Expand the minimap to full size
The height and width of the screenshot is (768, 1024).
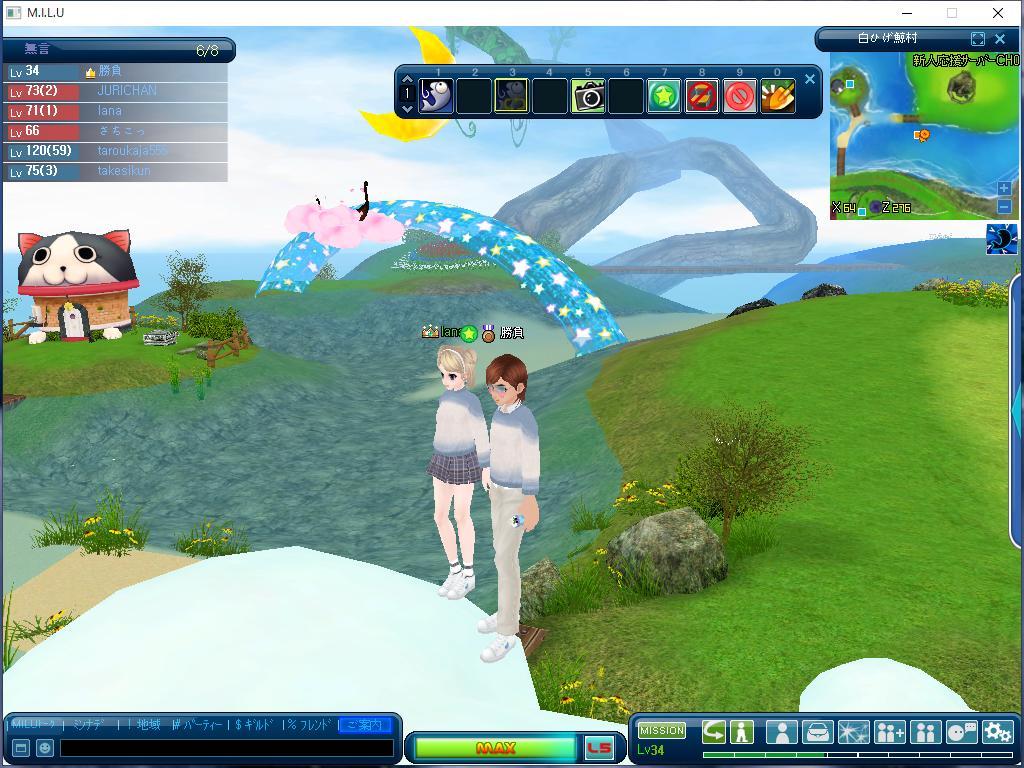point(978,39)
